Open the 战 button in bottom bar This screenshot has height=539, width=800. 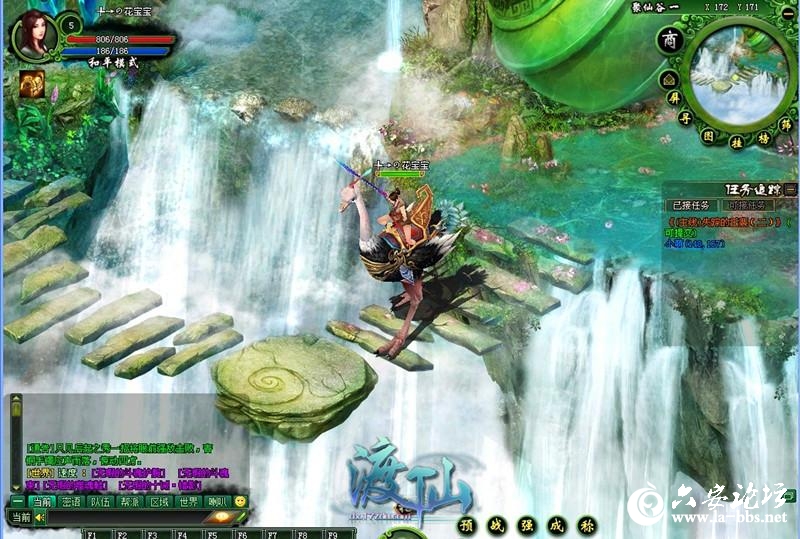coord(490,524)
